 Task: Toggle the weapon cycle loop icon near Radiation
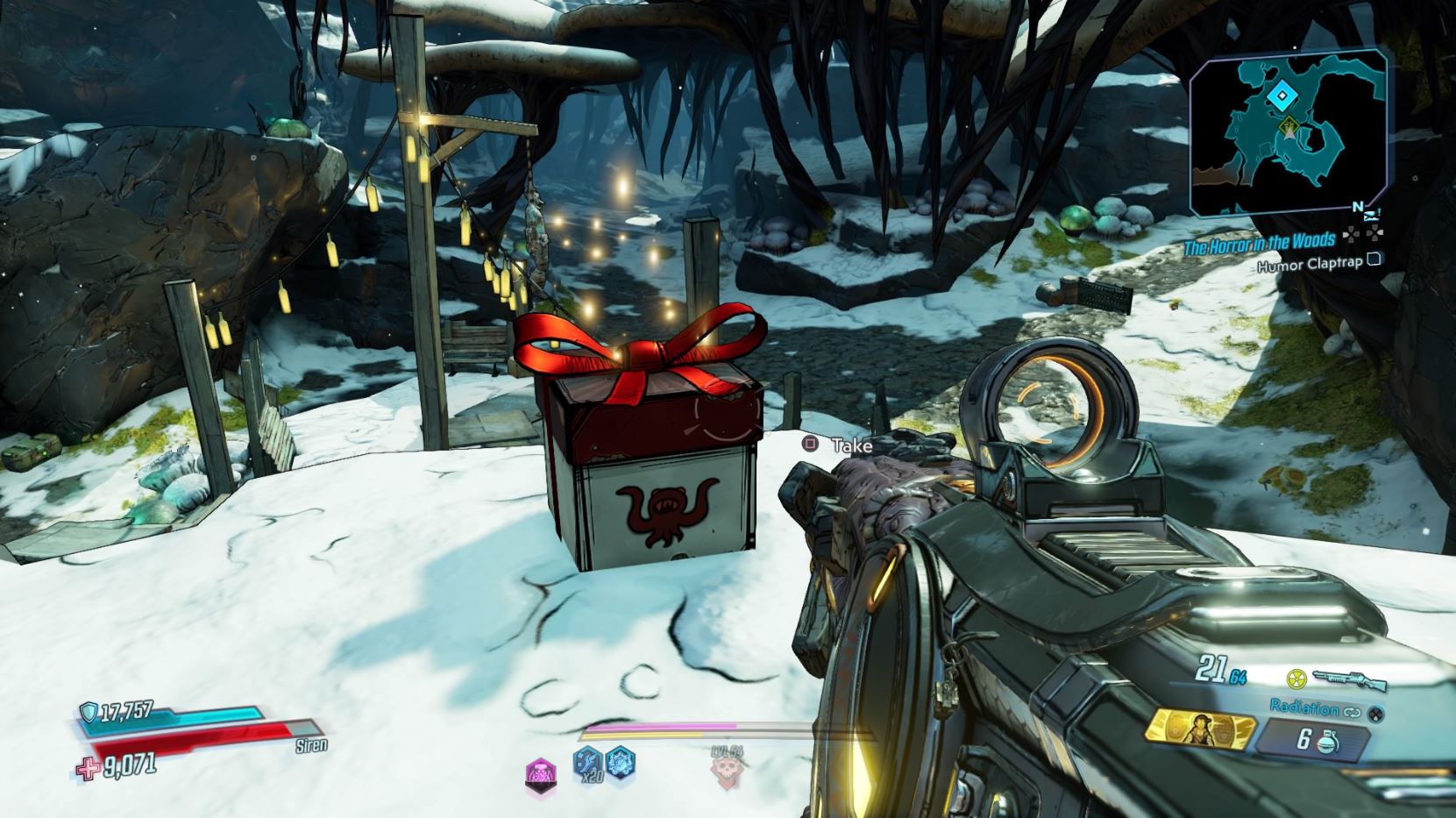[1353, 712]
